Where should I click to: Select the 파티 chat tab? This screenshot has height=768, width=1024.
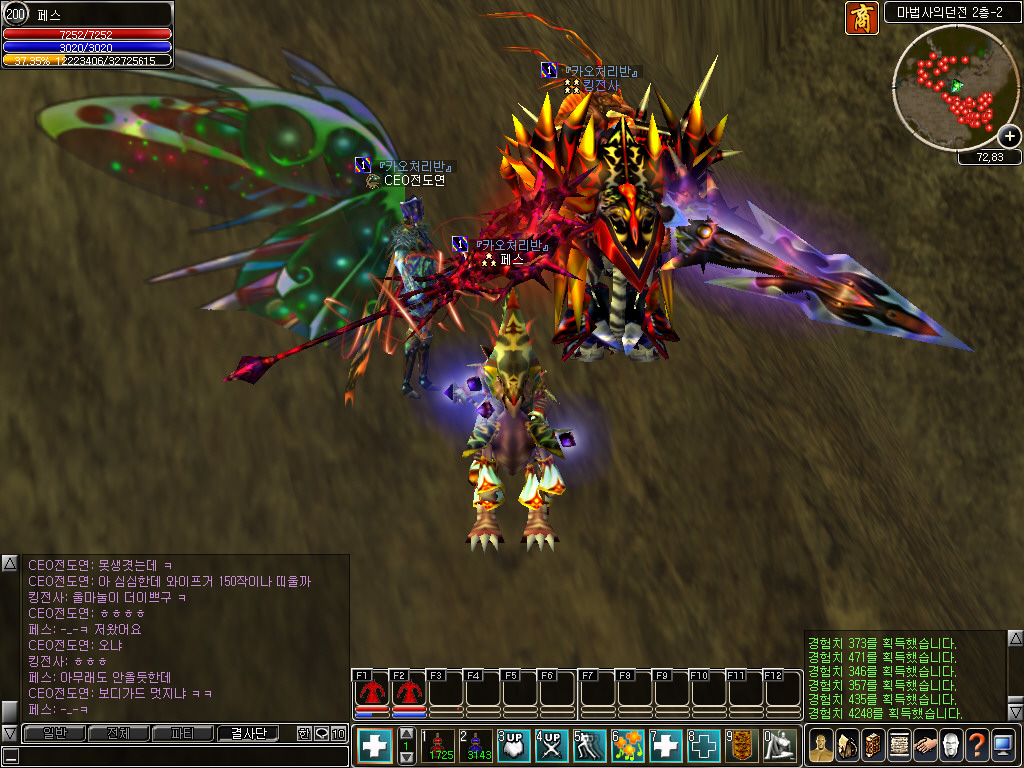[183, 733]
